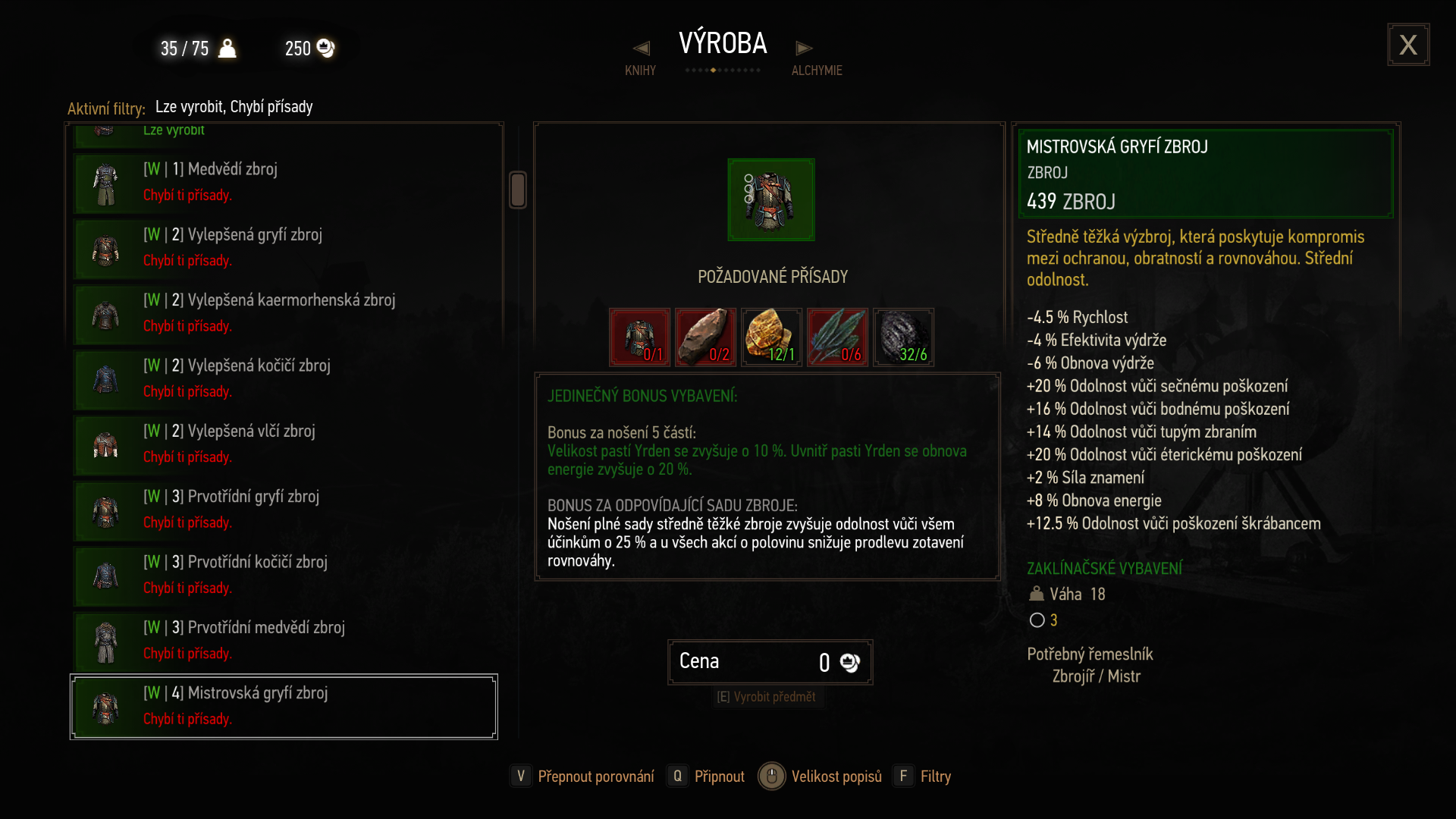Select the dark ore ingredient showing 32/6
This screenshot has width=1456, height=819.
click(x=903, y=337)
